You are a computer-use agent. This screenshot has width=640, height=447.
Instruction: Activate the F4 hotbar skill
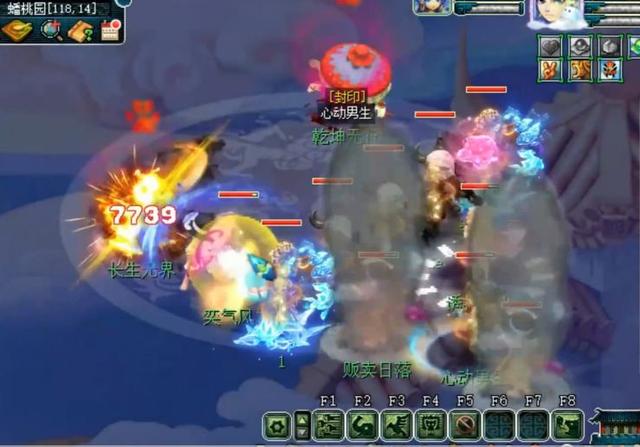click(x=429, y=426)
